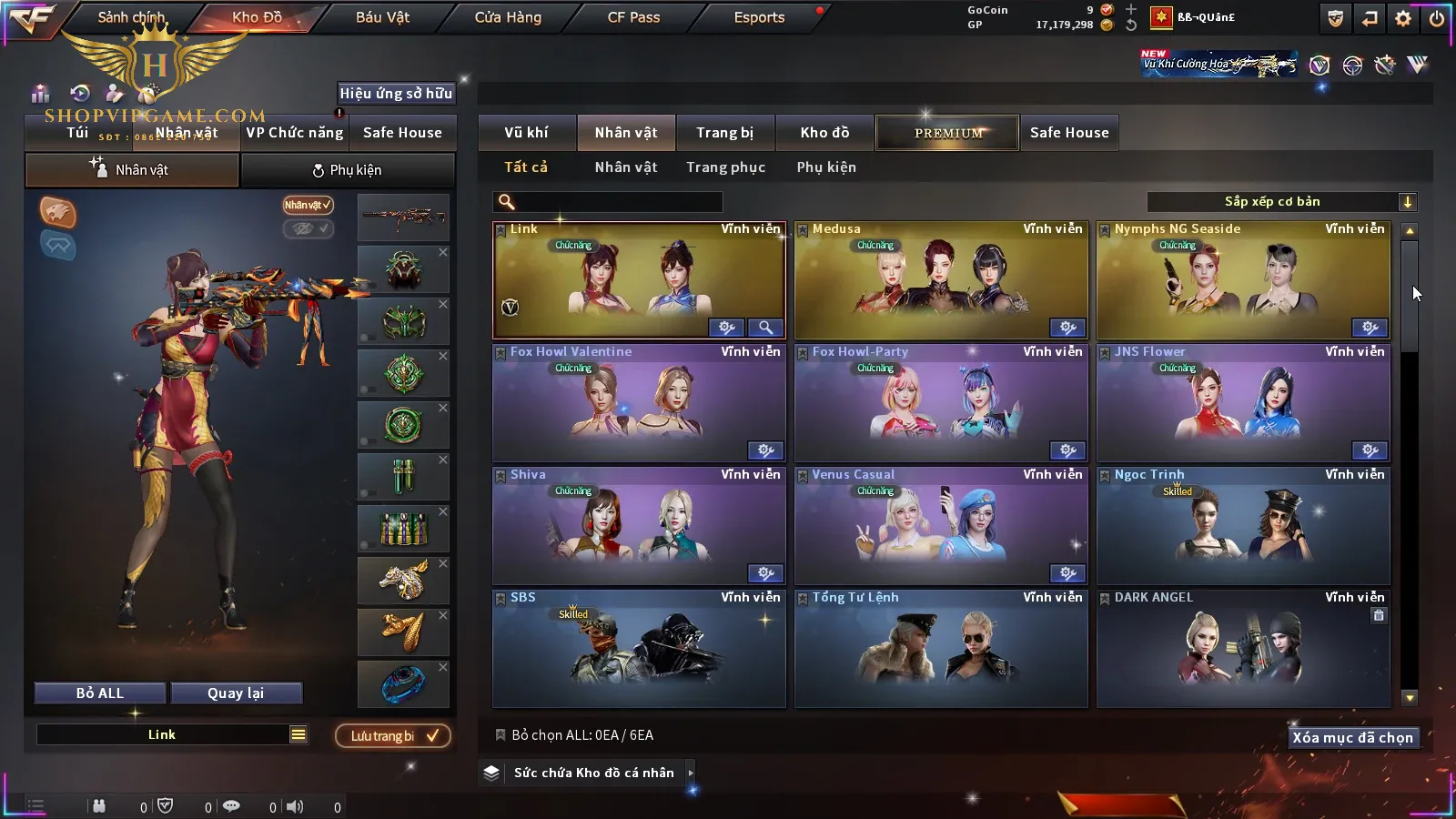Filter by Phụ kiện sub-category

pyautogui.click(x=826, y=167)
